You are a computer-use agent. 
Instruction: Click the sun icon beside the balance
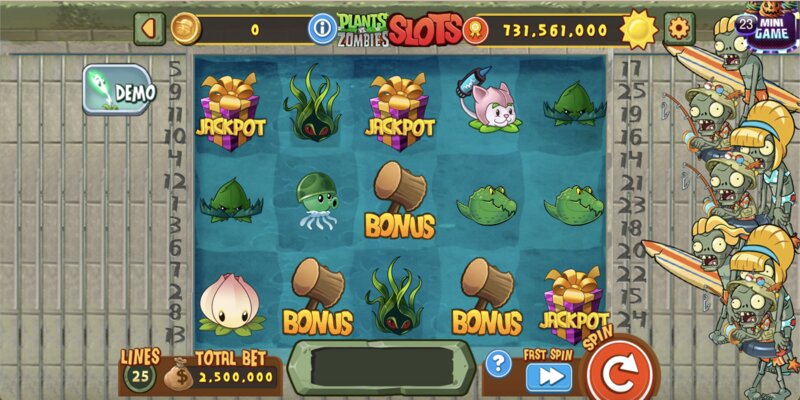click(638, 29)
